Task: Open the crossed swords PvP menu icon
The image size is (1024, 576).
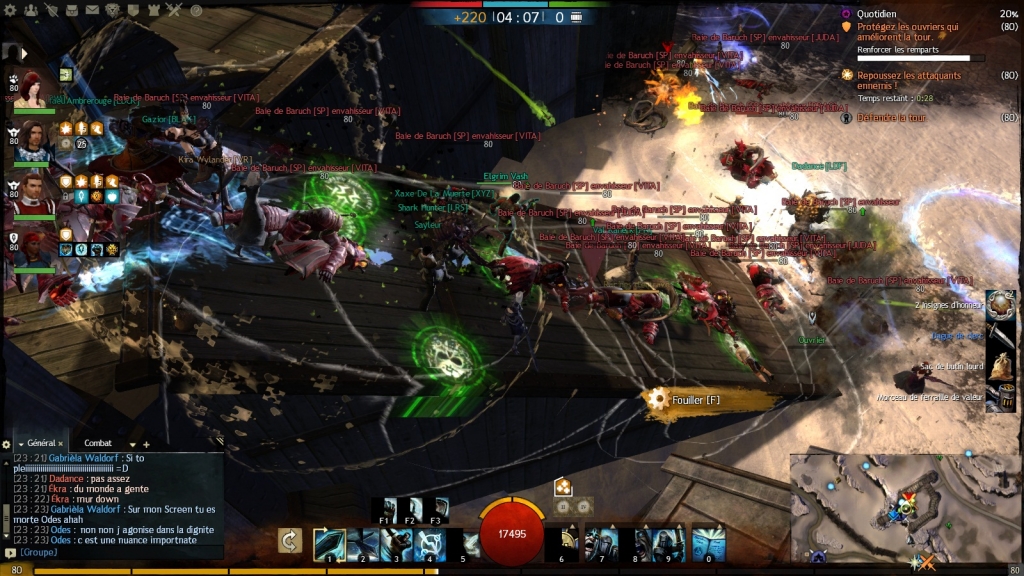Action: pyautogui.click(x=174, y=10)
